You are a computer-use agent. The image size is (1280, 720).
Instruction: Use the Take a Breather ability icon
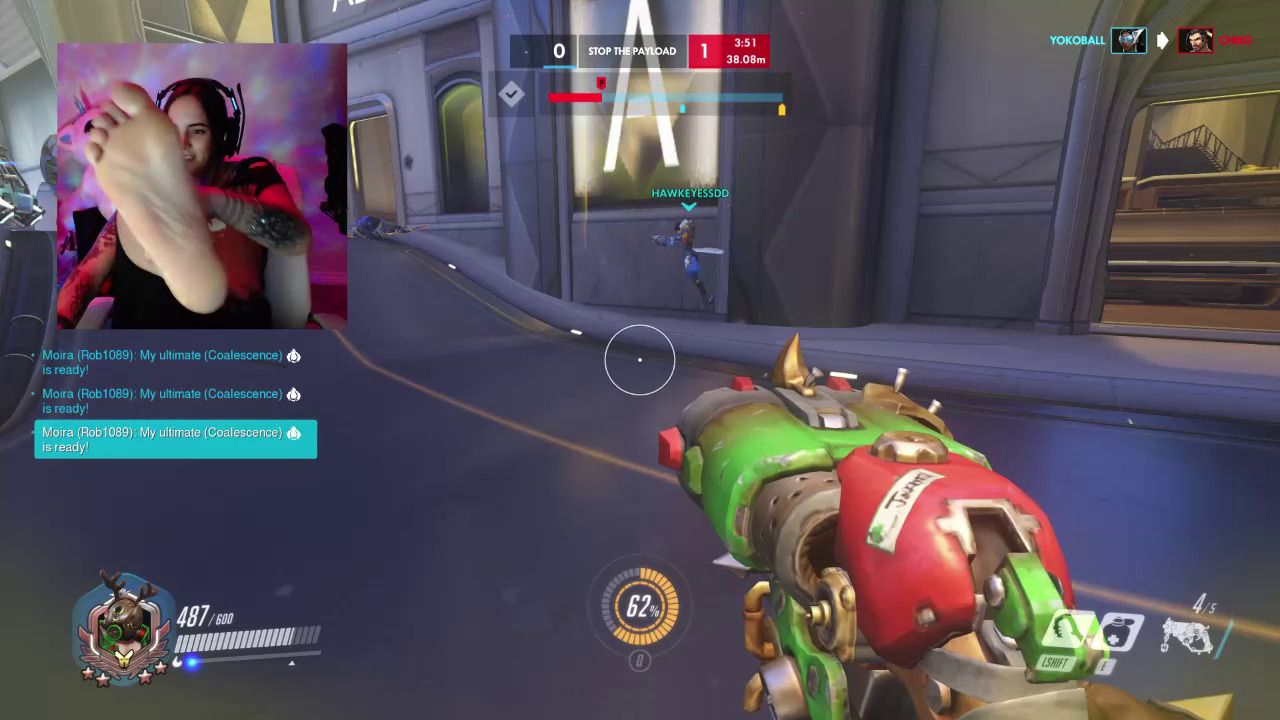click(x=1119, y=634)
